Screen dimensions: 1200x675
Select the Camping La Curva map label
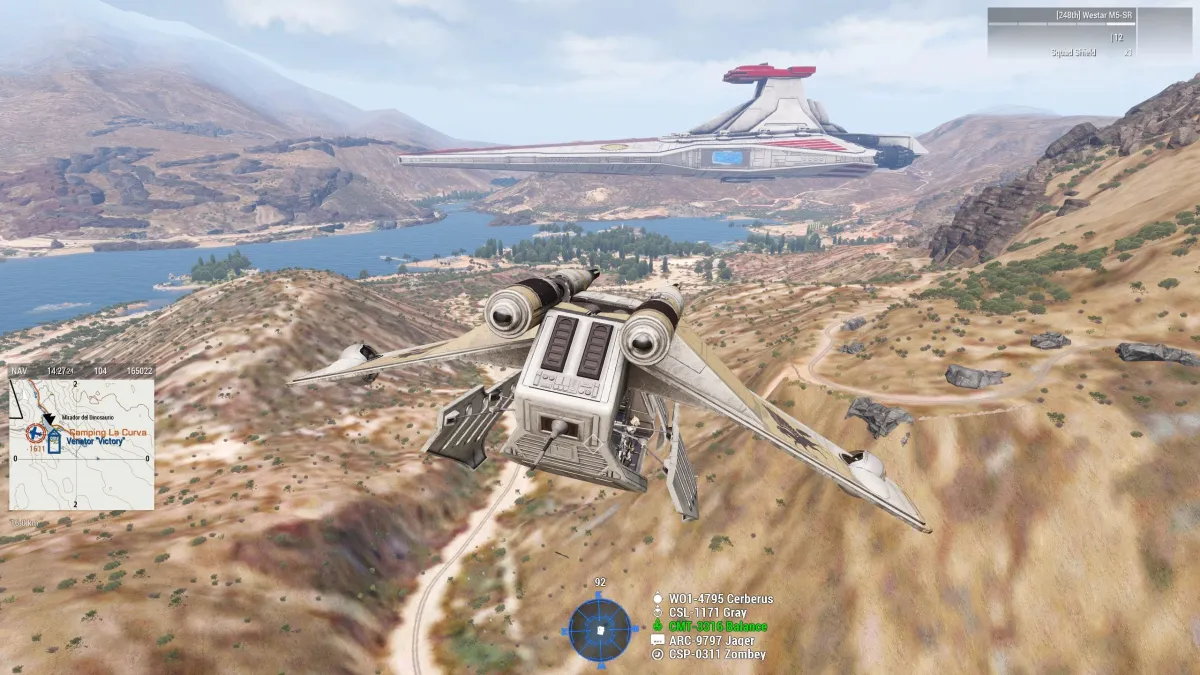[x=106, y=430]
